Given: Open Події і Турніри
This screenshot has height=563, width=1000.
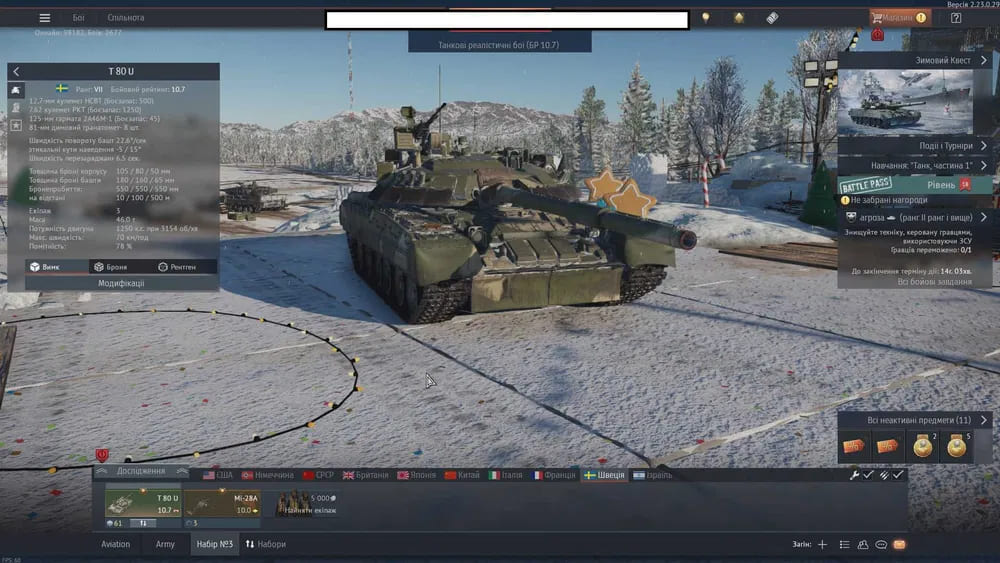Looking at the screenshot, I should [x=914, y=145].
